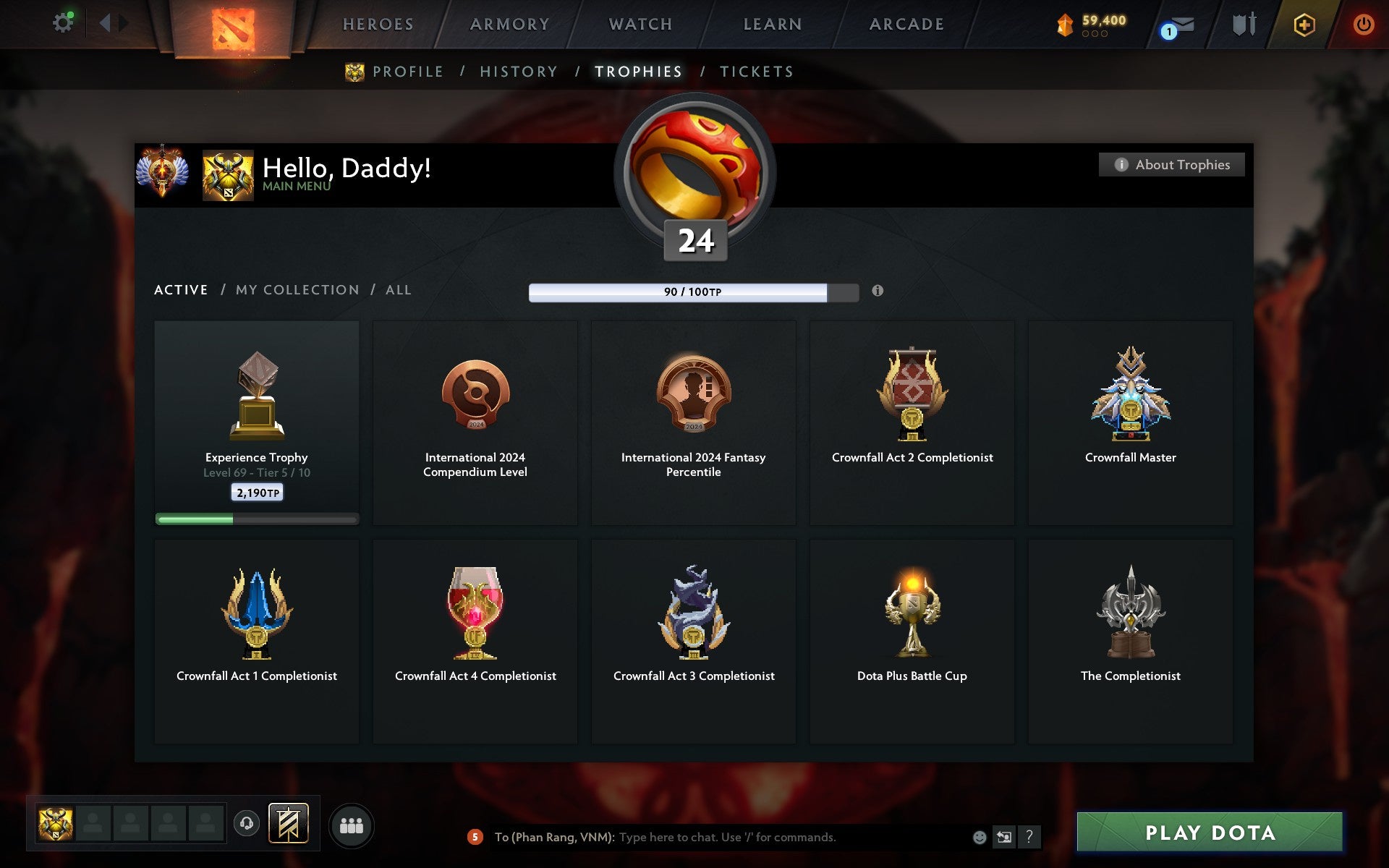Click the power/quit button
1389x868 pixels.
[1363, 22]
